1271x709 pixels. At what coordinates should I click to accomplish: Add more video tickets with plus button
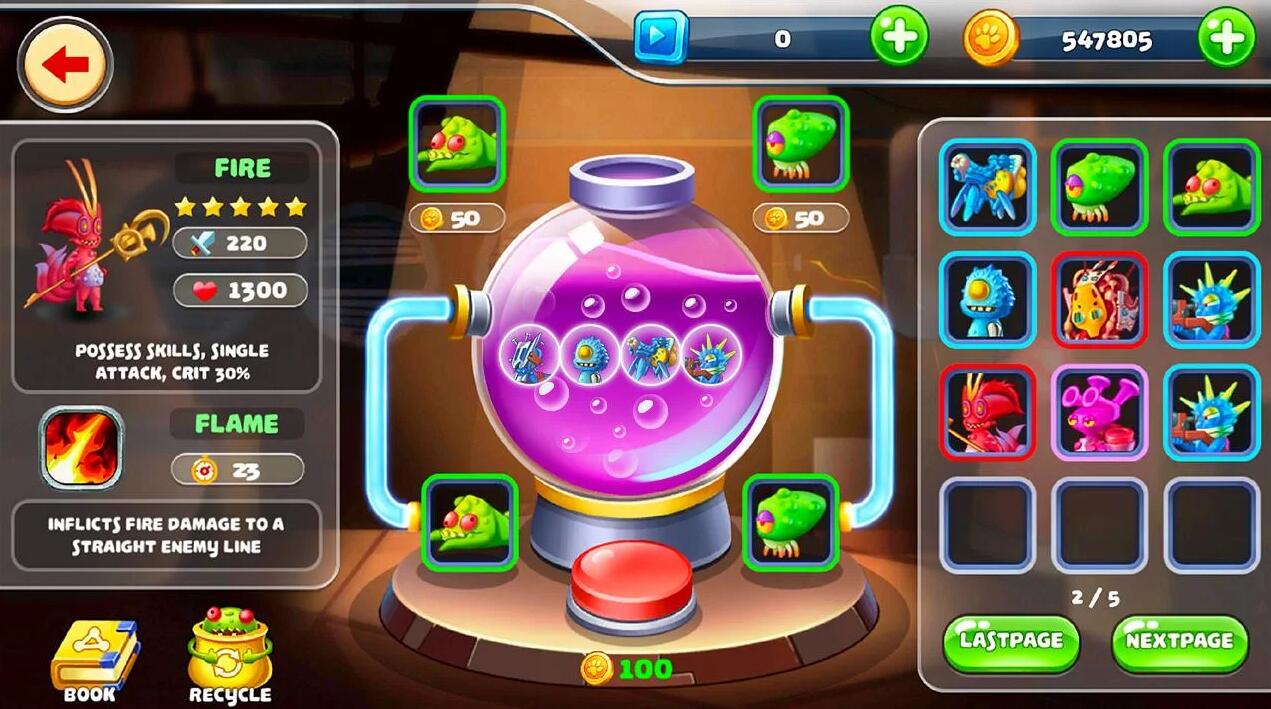point(898,39)
